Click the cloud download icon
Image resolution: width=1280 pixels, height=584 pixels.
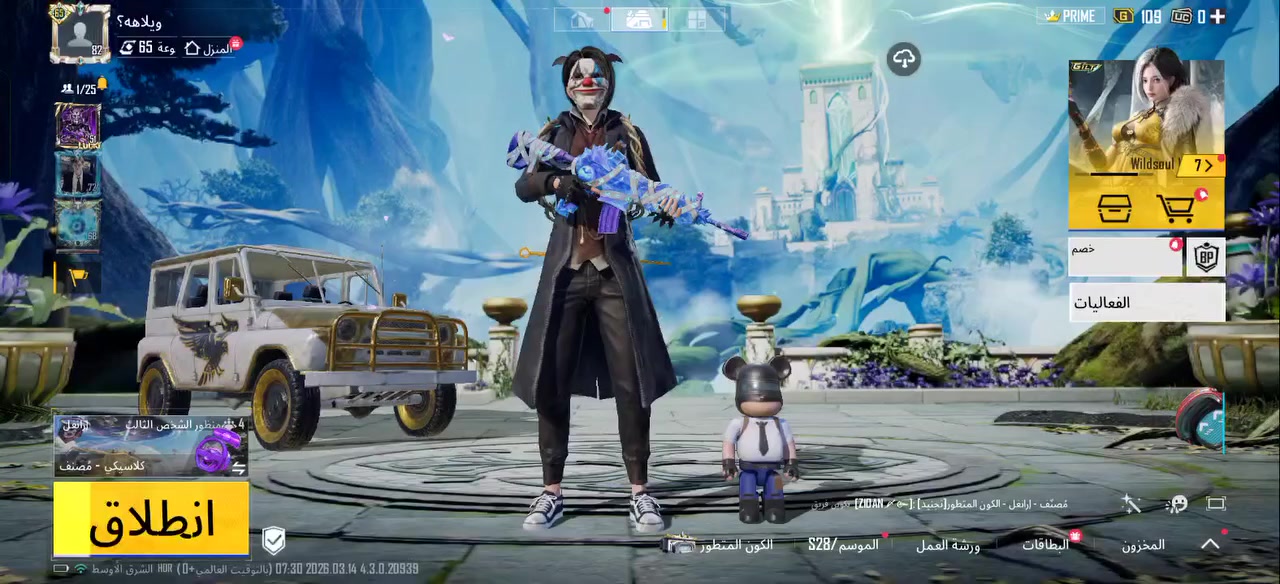[x=903, y=59]
